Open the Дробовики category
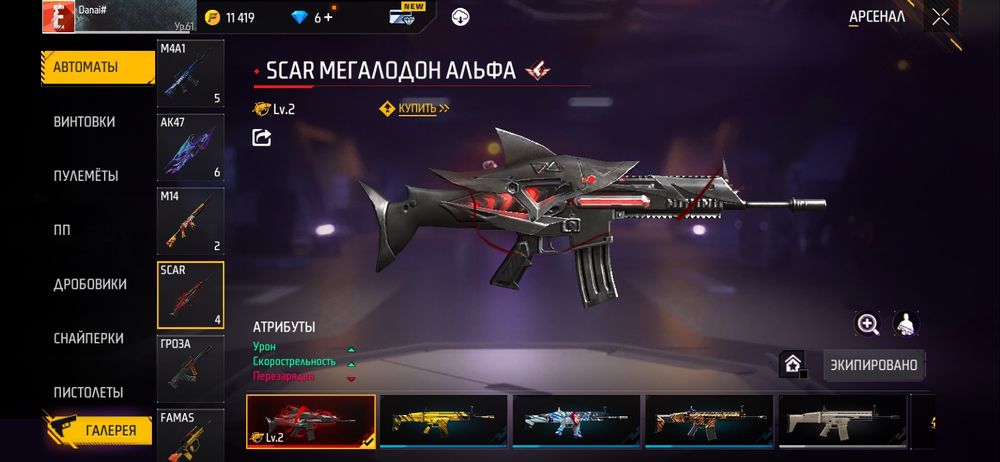This screenshot has height=462, width=1000. point(90,284)
